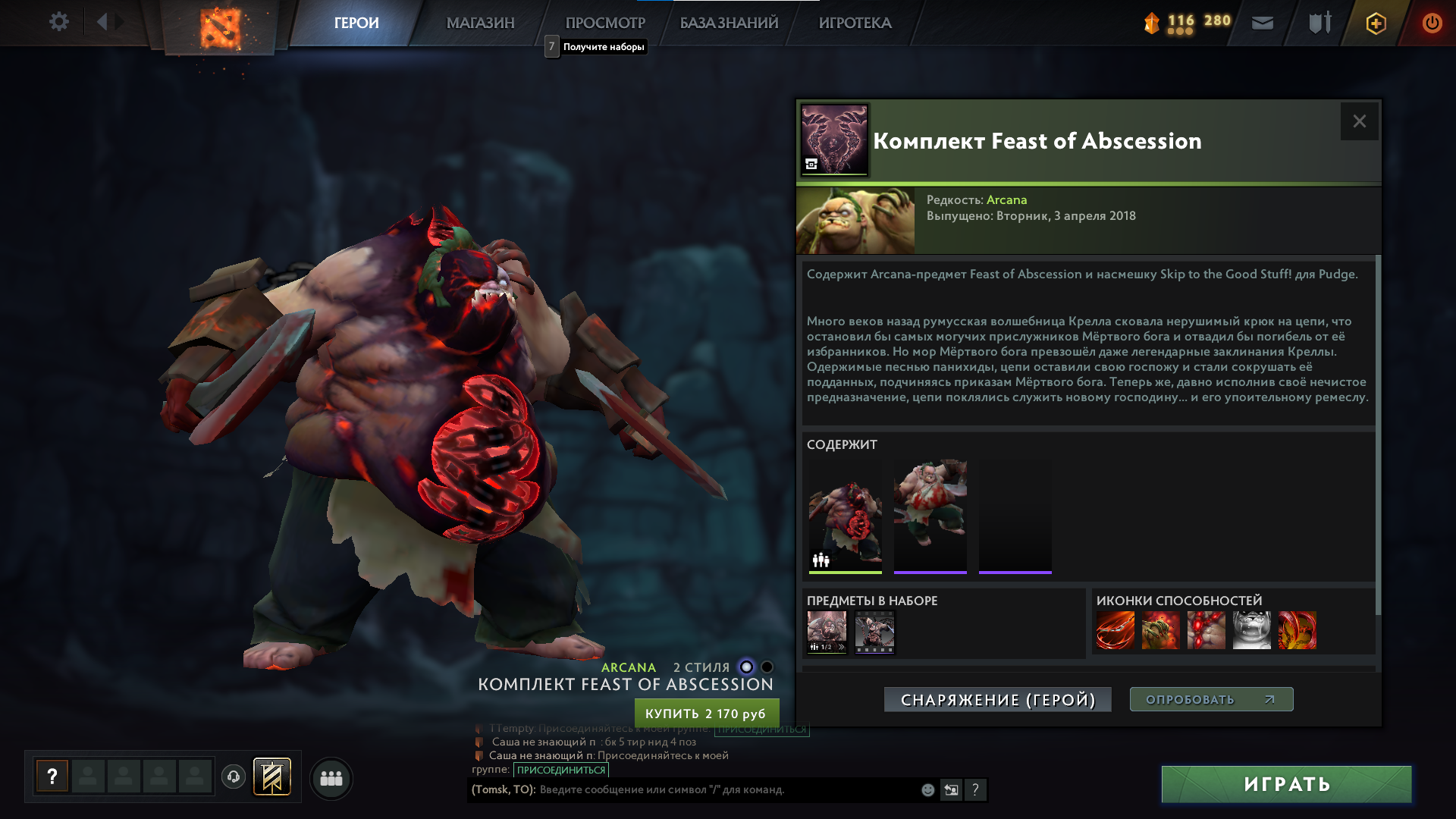Open the voice chat headset icon

[x=235, y=777]
